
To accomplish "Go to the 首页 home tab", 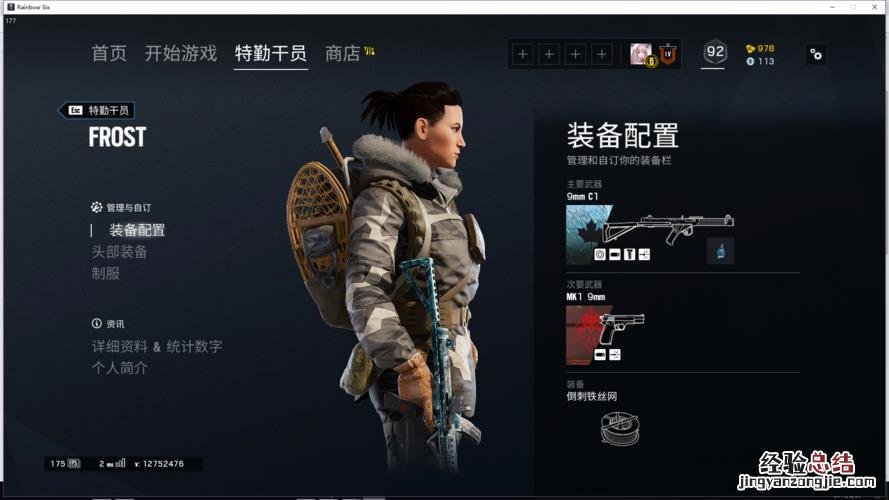I will [x=109, y=54].
